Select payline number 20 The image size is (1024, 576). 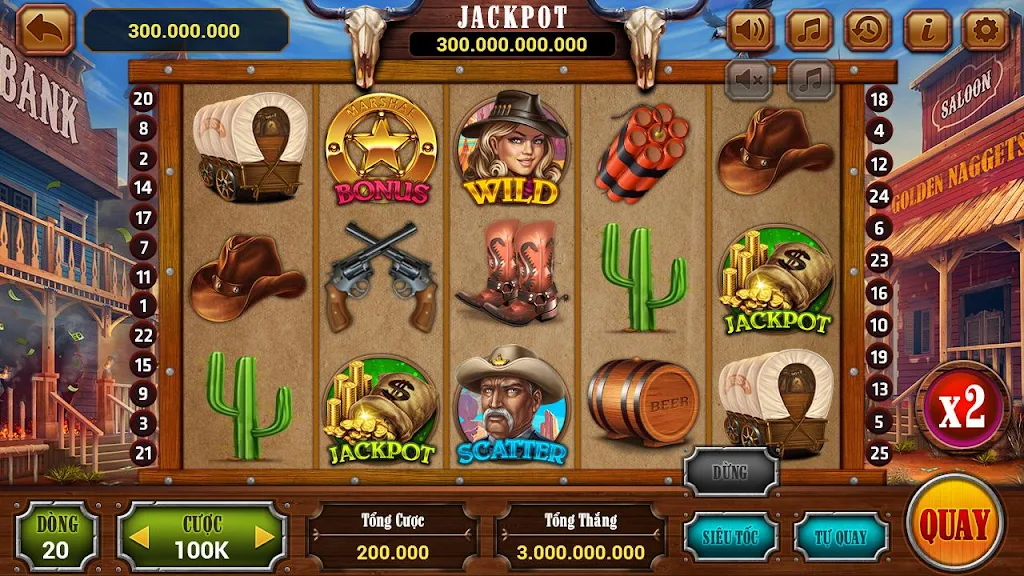coord(143,98)
